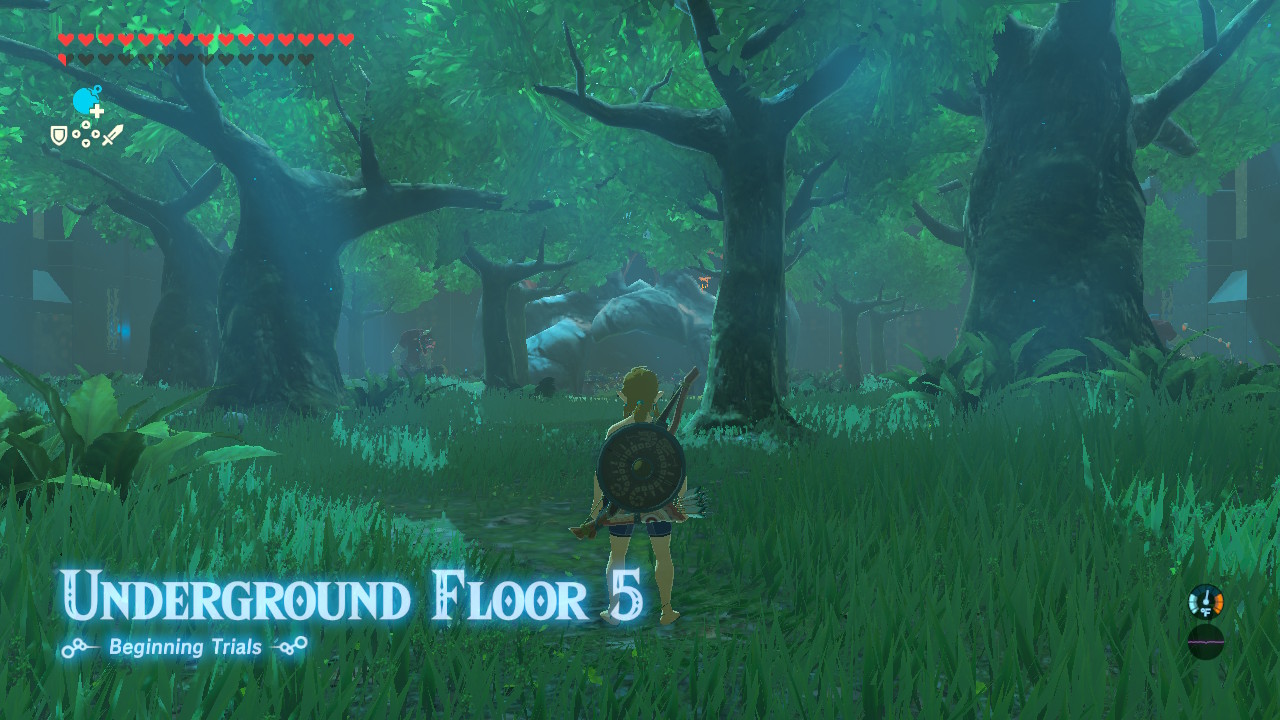The image size is (1280, 720).
Task: Click the right arrow of the d-pad indicator
Action: [x=94, y=134]
